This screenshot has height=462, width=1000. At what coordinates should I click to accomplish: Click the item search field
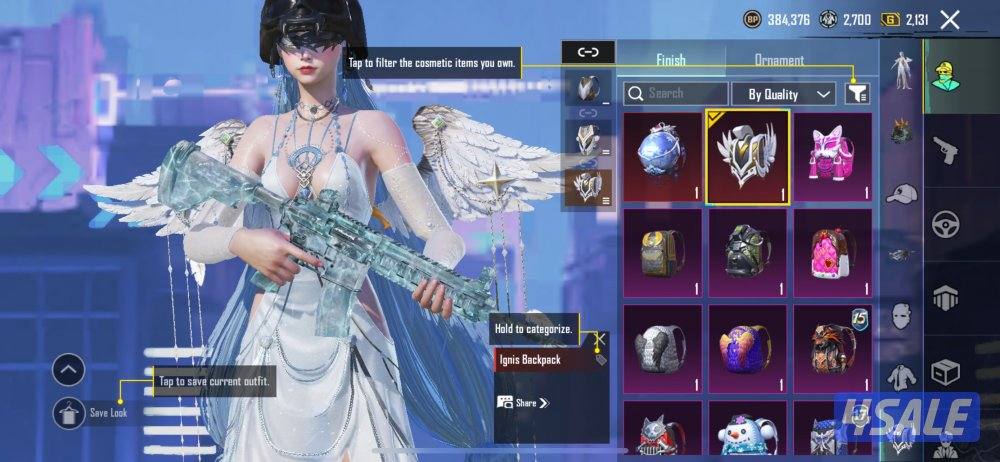pos(670,93)
